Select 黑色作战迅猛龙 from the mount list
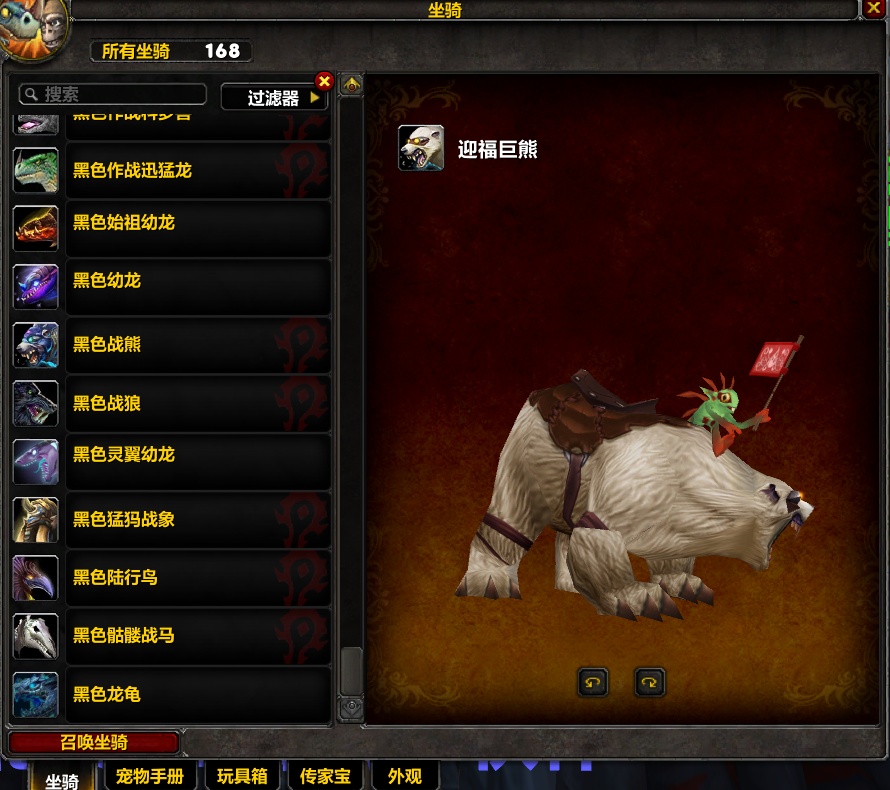Image resolution: width=890 pixels, height=790 pixels. [170, 170]
